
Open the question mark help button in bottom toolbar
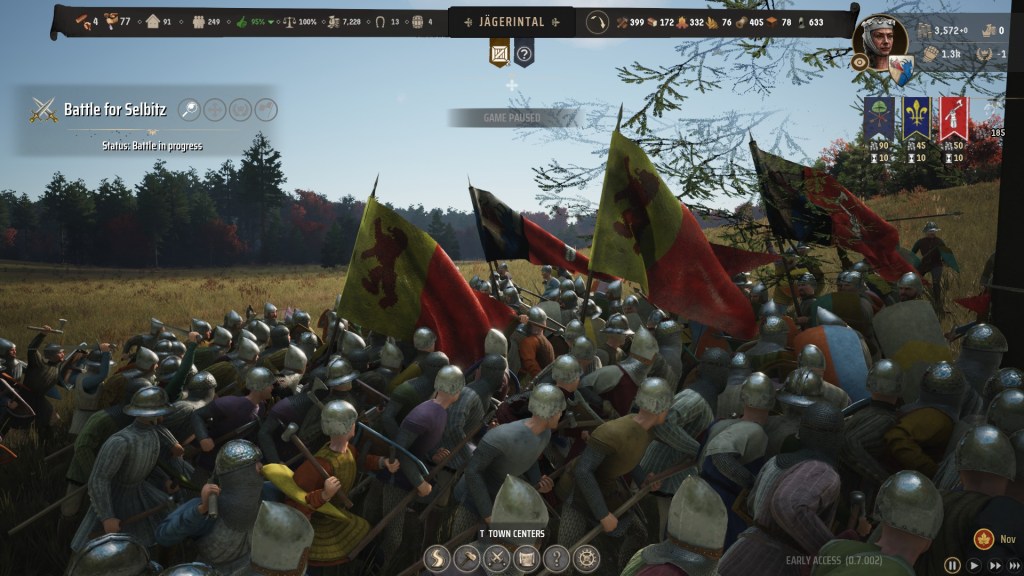tap(556, 558)
